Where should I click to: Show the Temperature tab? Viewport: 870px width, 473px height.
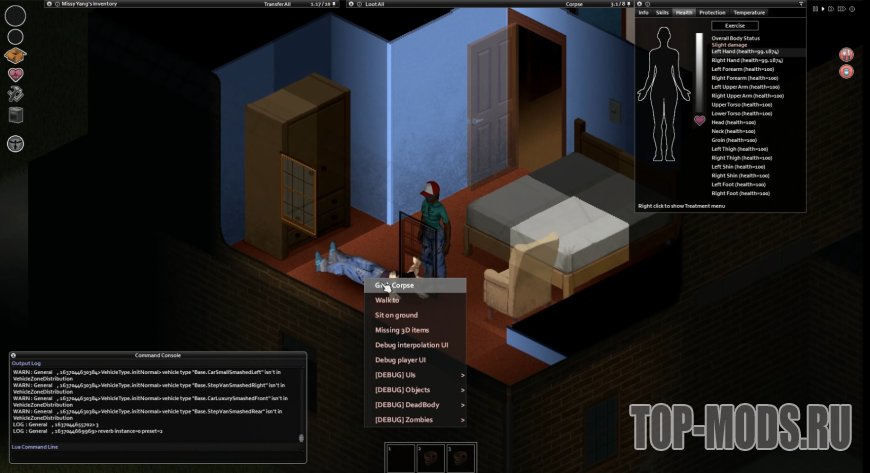[x=748, y=12]
